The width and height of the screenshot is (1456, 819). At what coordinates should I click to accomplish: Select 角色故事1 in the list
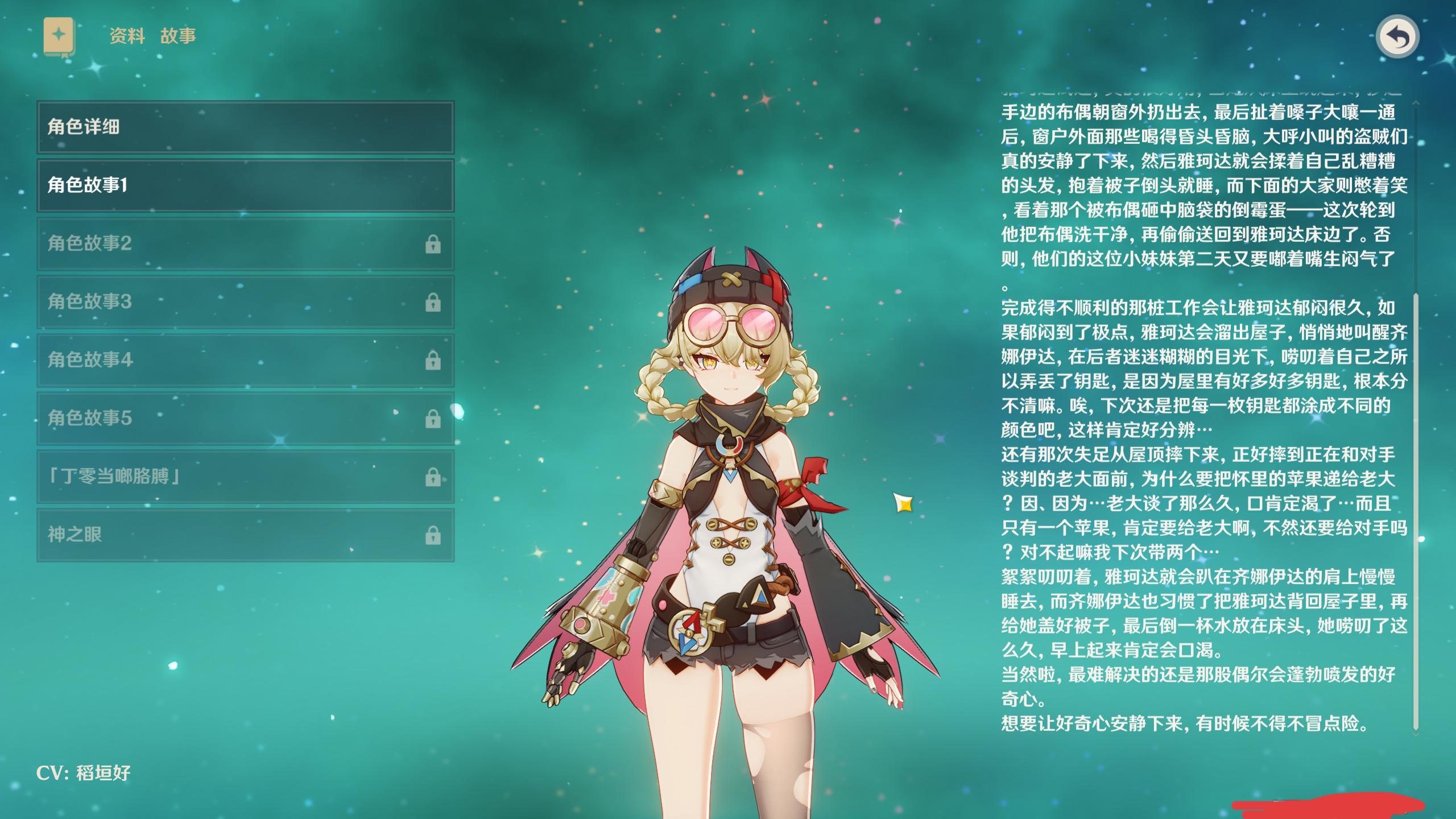245,185
